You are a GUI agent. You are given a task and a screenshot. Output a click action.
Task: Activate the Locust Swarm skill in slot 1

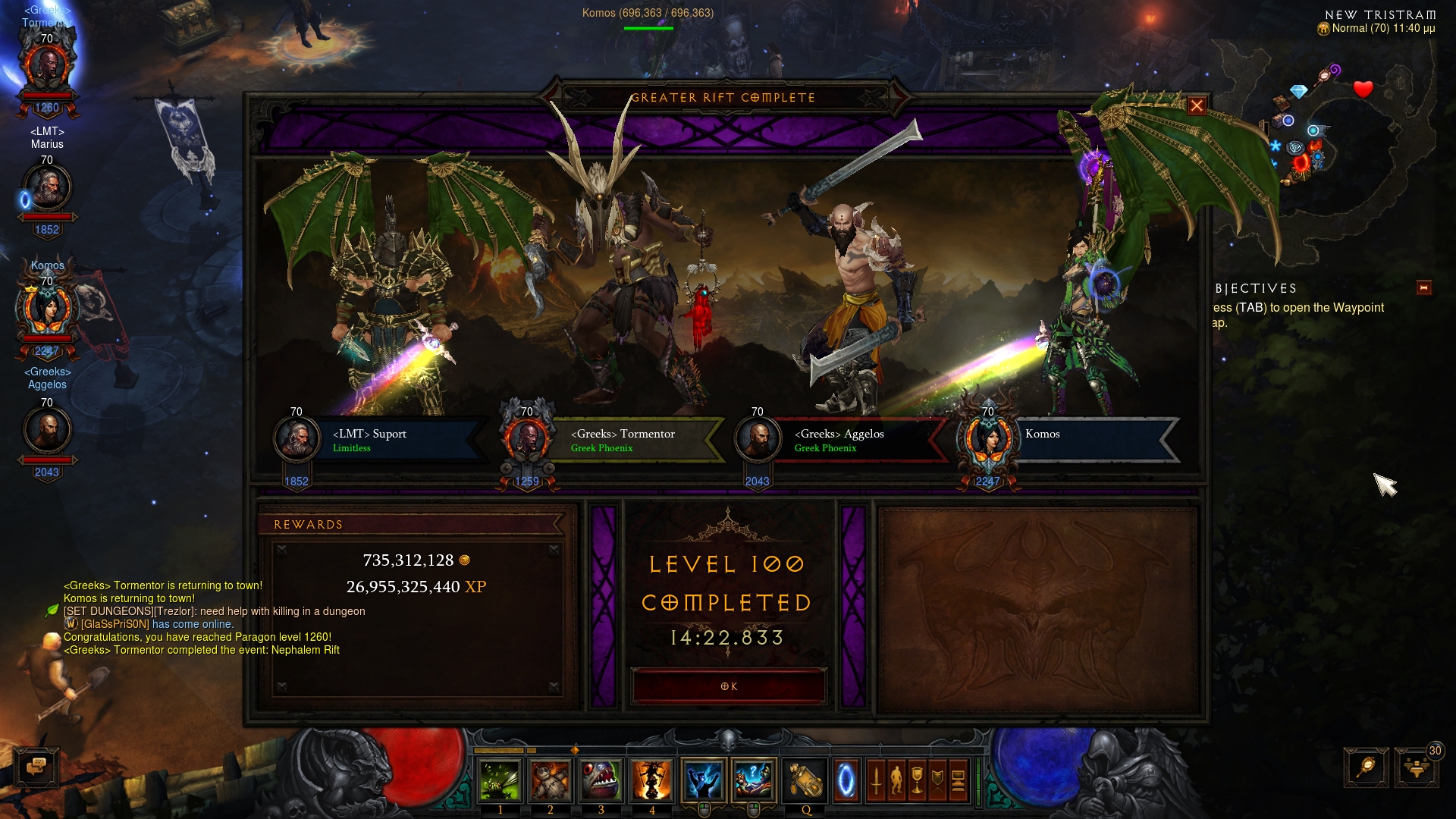tap(500, 780)
